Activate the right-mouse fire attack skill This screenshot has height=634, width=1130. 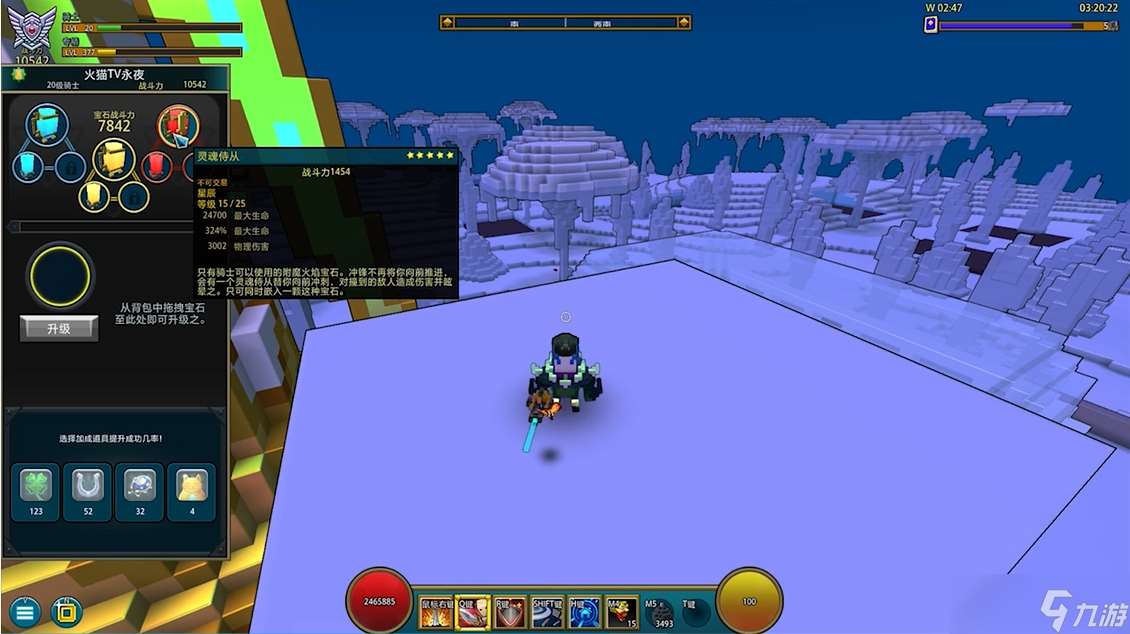(436, 612)
